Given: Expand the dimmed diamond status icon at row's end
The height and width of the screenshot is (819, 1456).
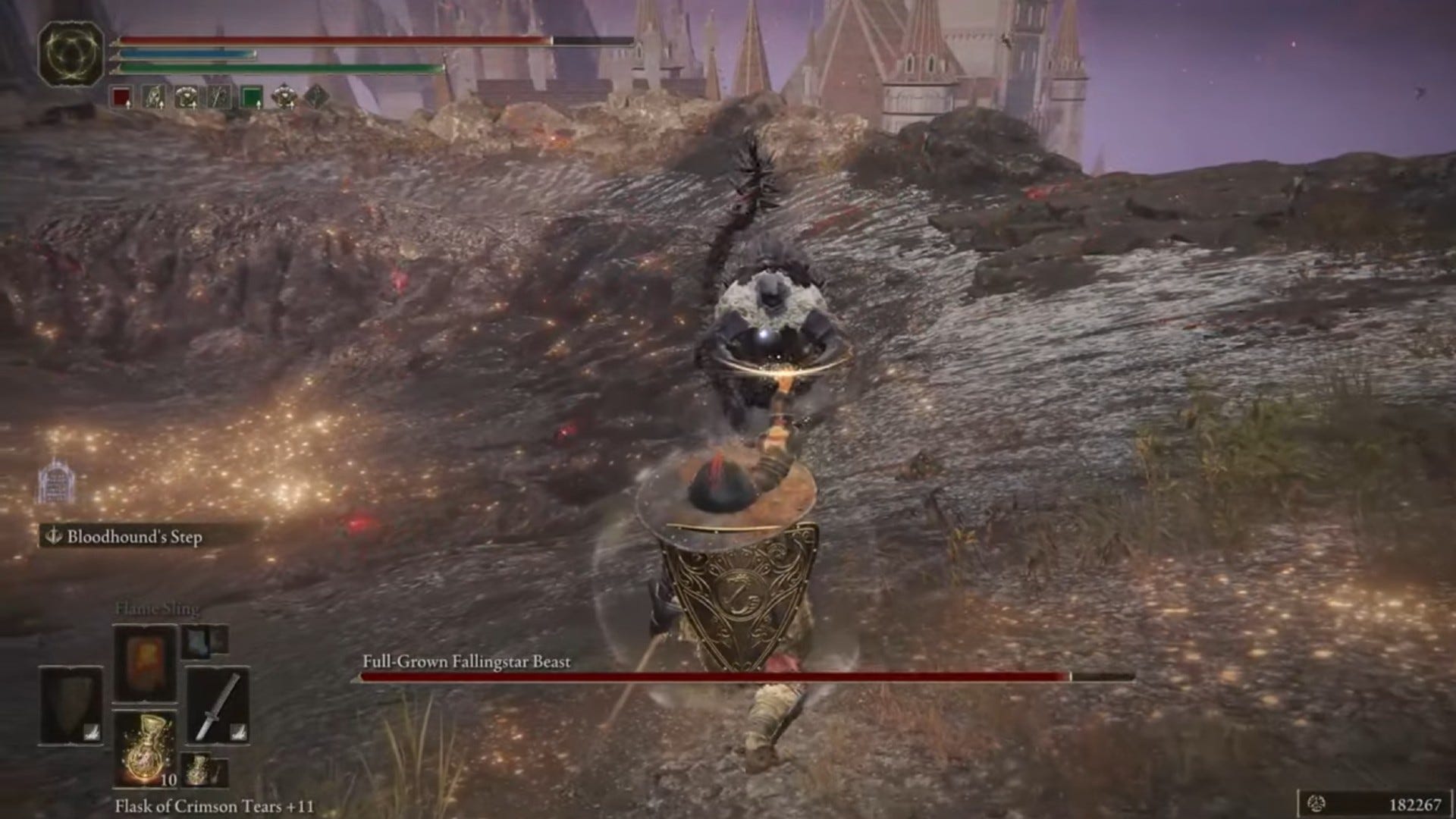Looking at the screenshot, I should pyautogui.click(x=318, y=96).
